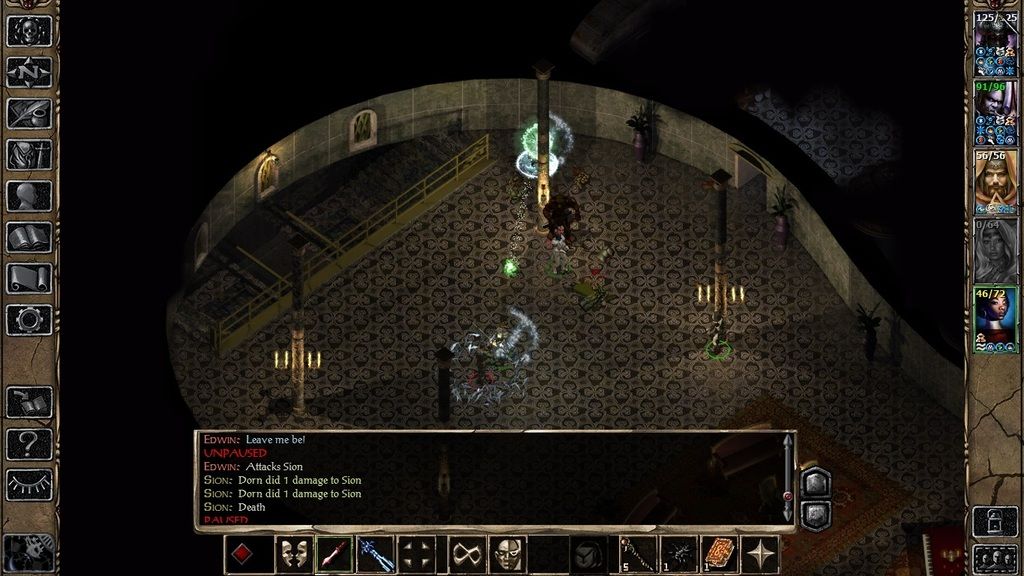This screenshot has height=576, width=1024.
Task: Open the character record head button
Action: click(29, 196)
